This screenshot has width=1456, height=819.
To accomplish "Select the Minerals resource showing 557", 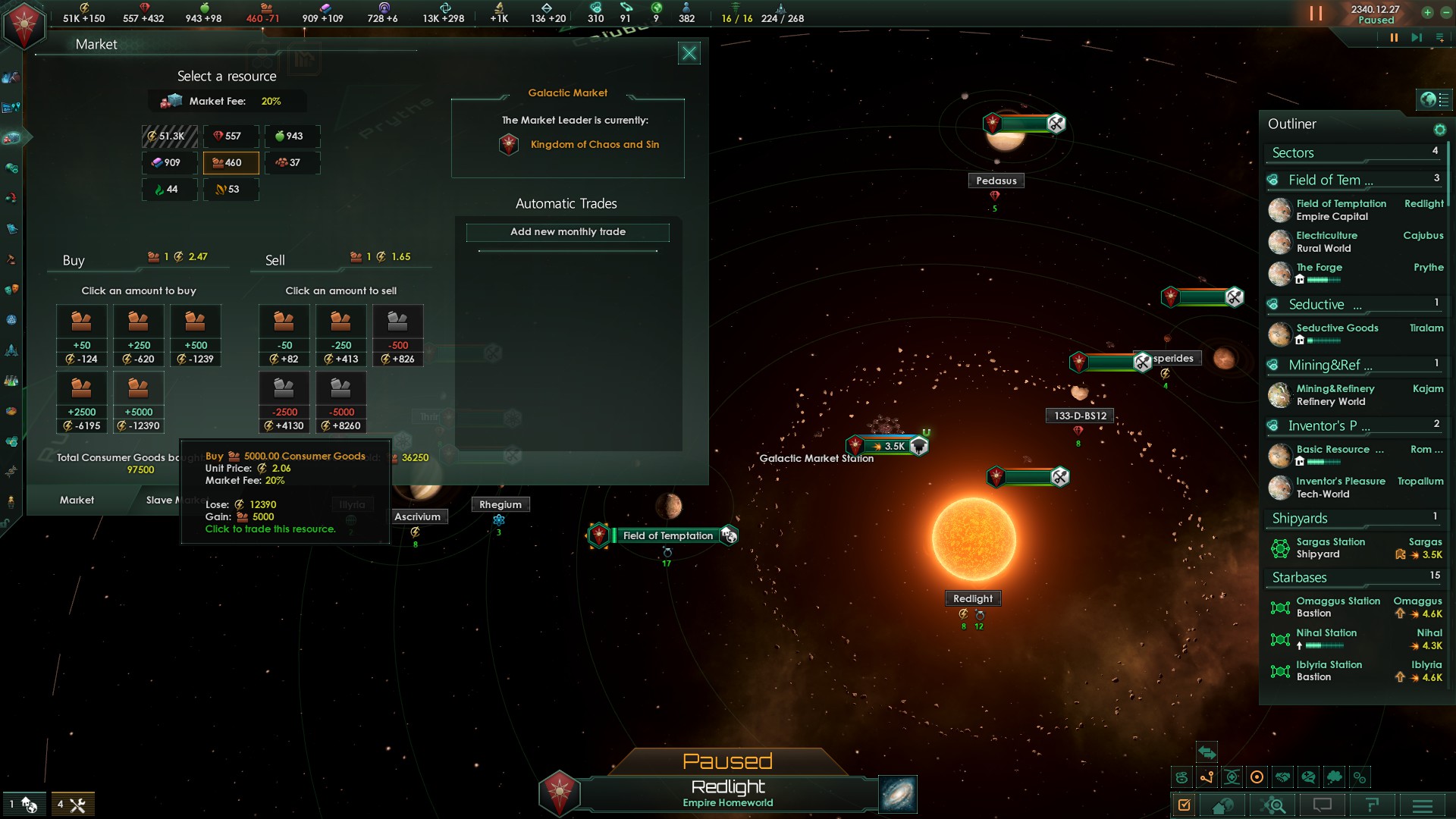I will point(231,136).
